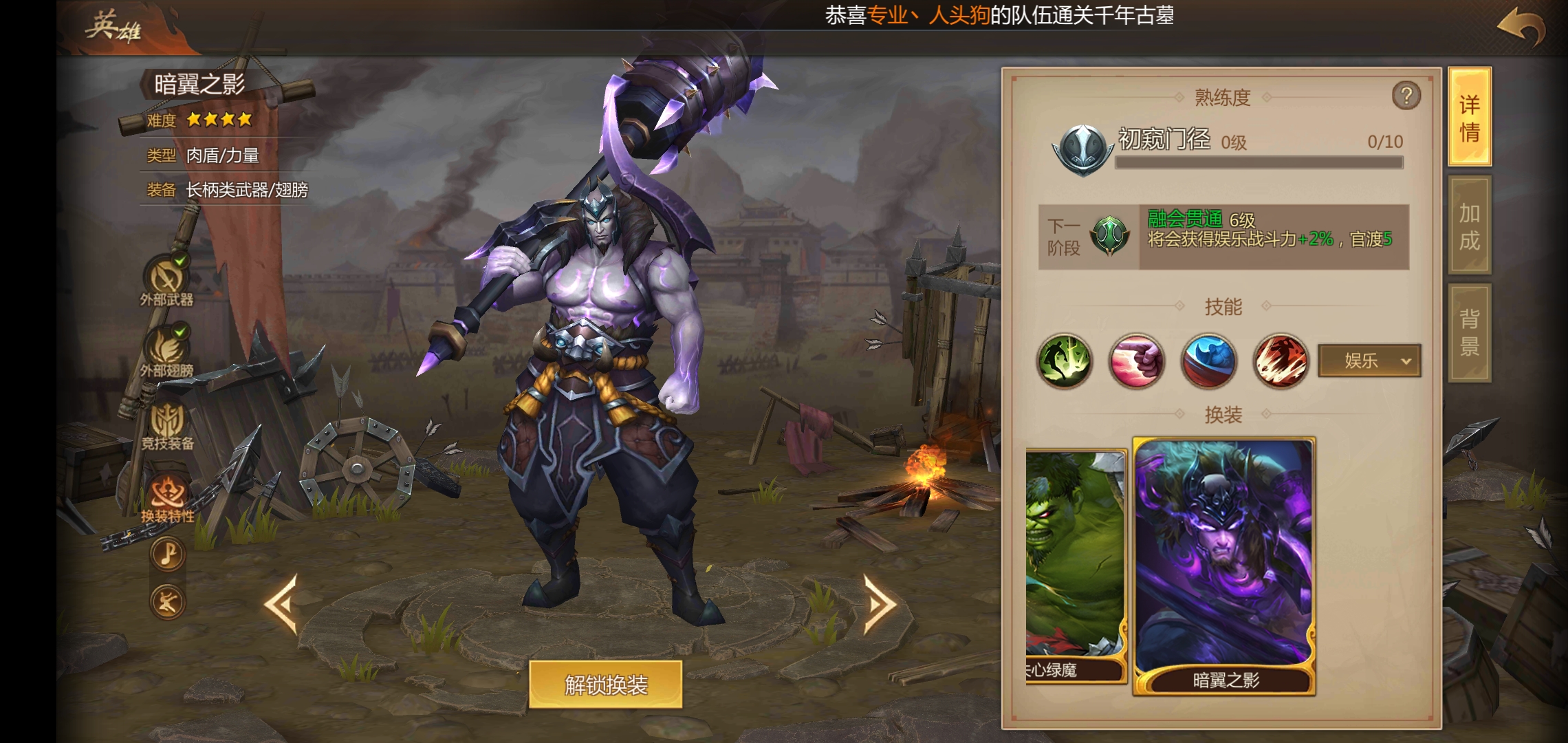View the green leap skill icon

click(1065, 361)
